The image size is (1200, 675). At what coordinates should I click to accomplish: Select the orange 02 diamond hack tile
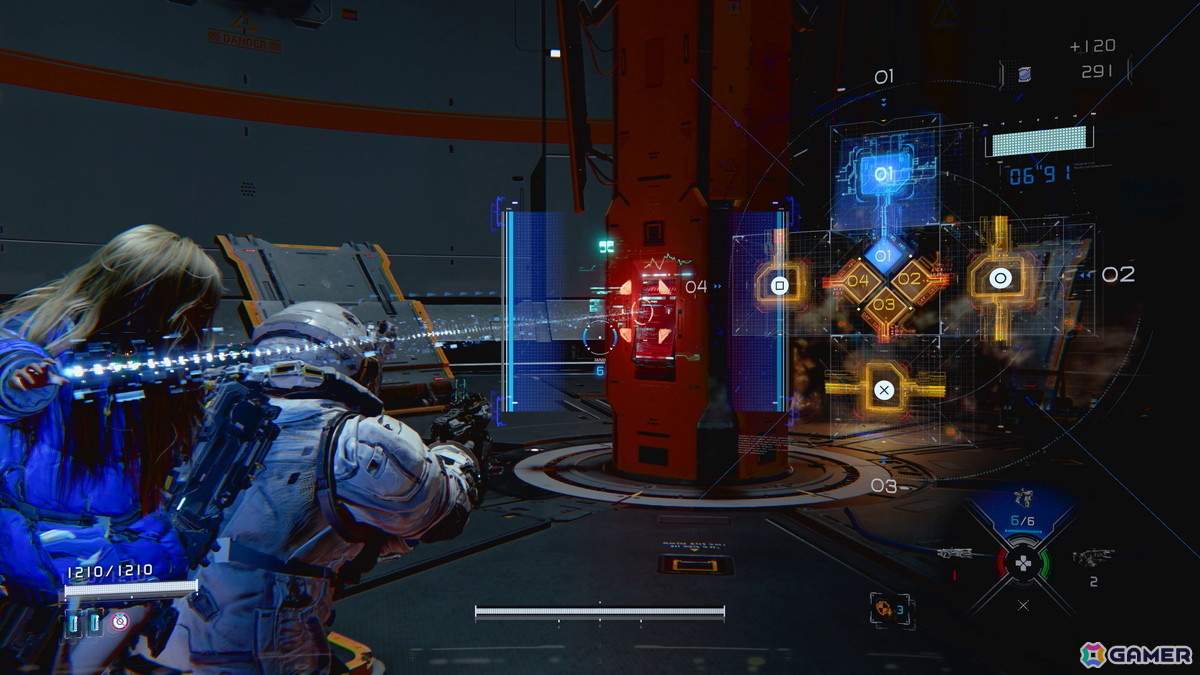908,280
